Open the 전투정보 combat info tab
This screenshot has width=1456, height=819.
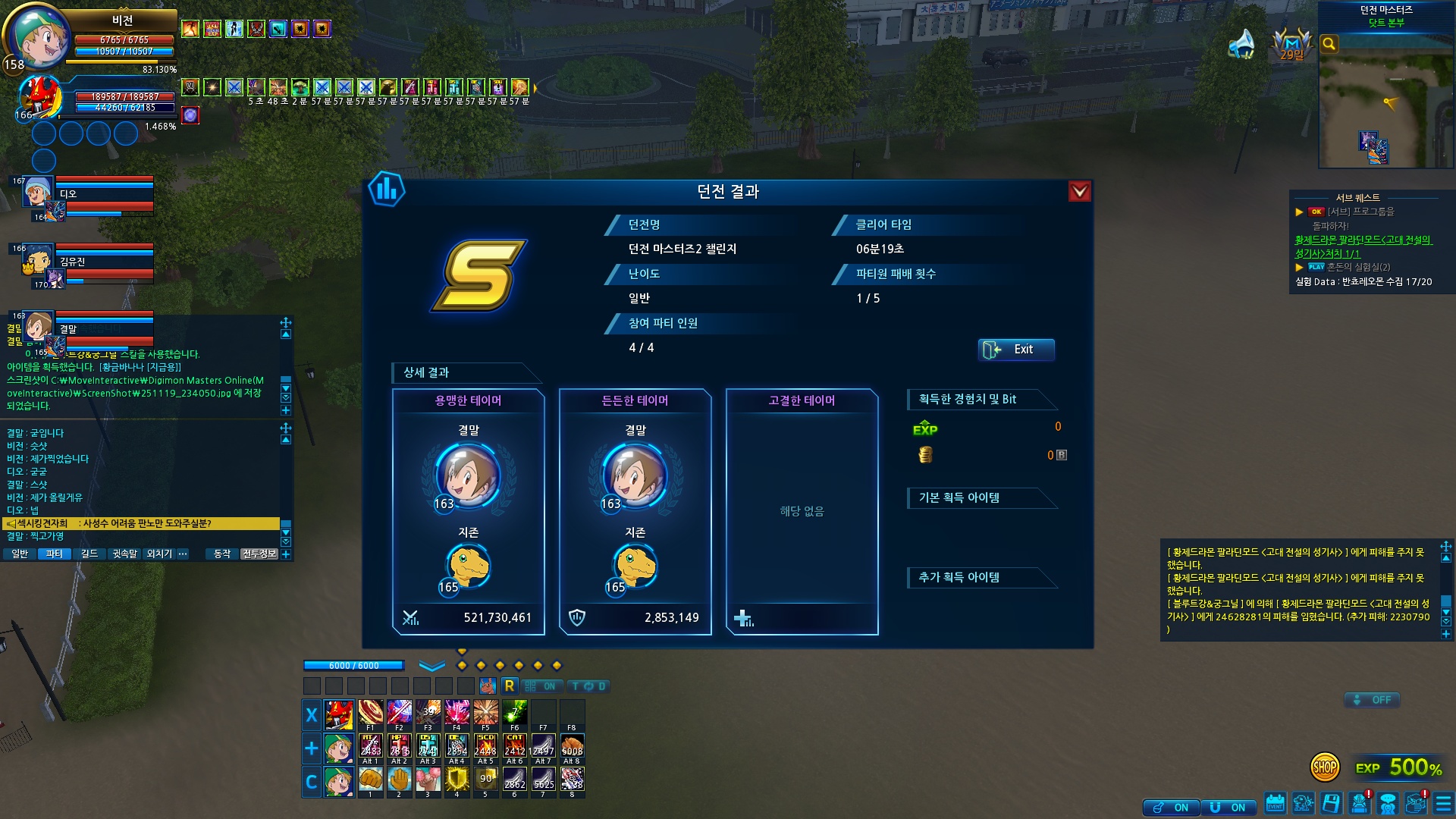259,554
